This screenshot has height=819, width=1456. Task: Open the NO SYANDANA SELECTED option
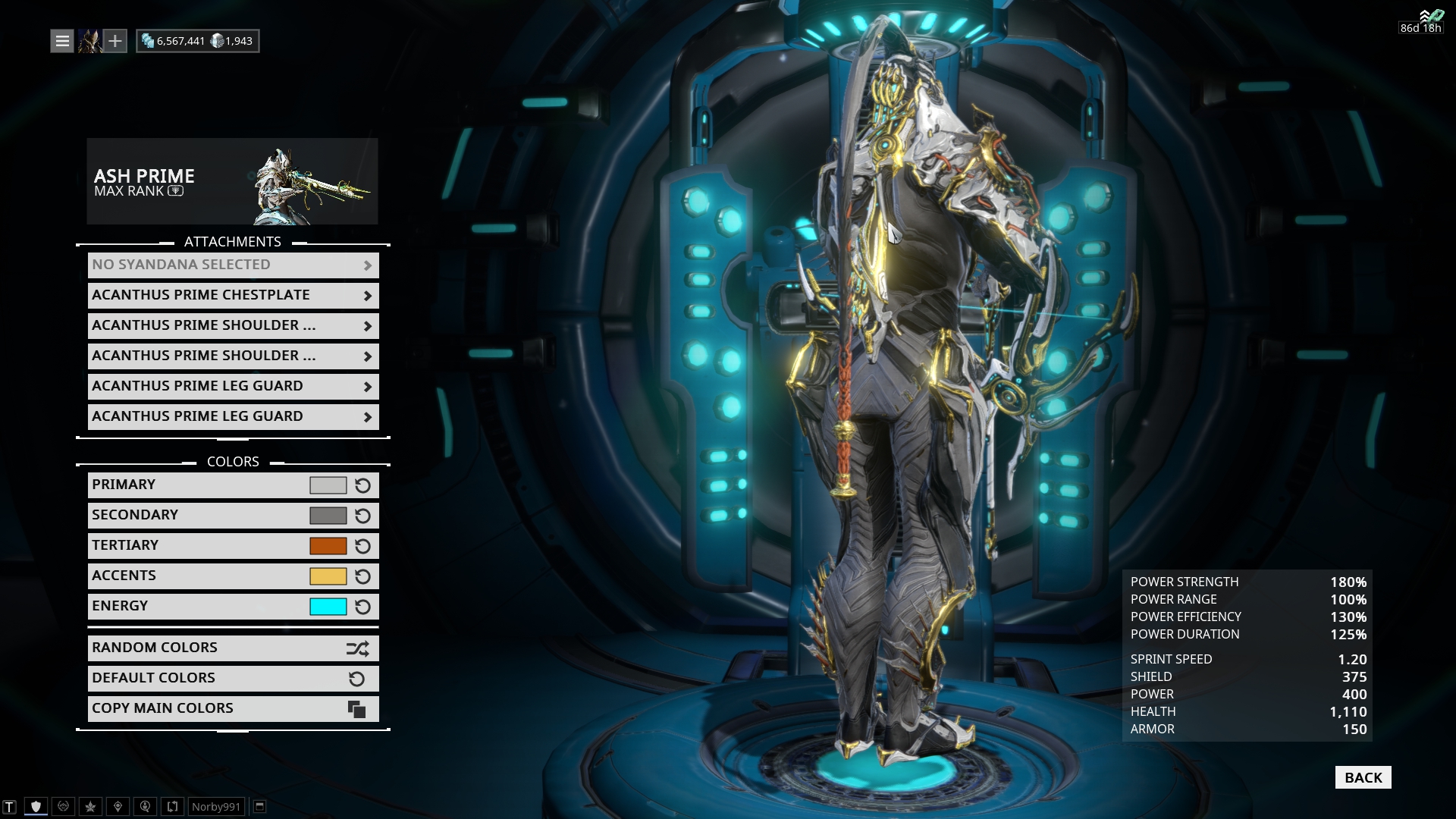point(233,265)
